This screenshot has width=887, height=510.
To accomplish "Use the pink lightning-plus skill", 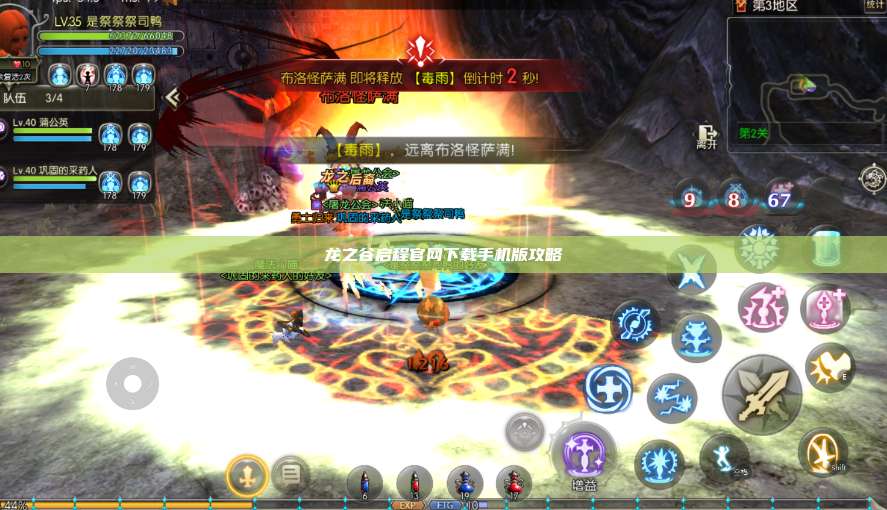I will tap(762, 307).
